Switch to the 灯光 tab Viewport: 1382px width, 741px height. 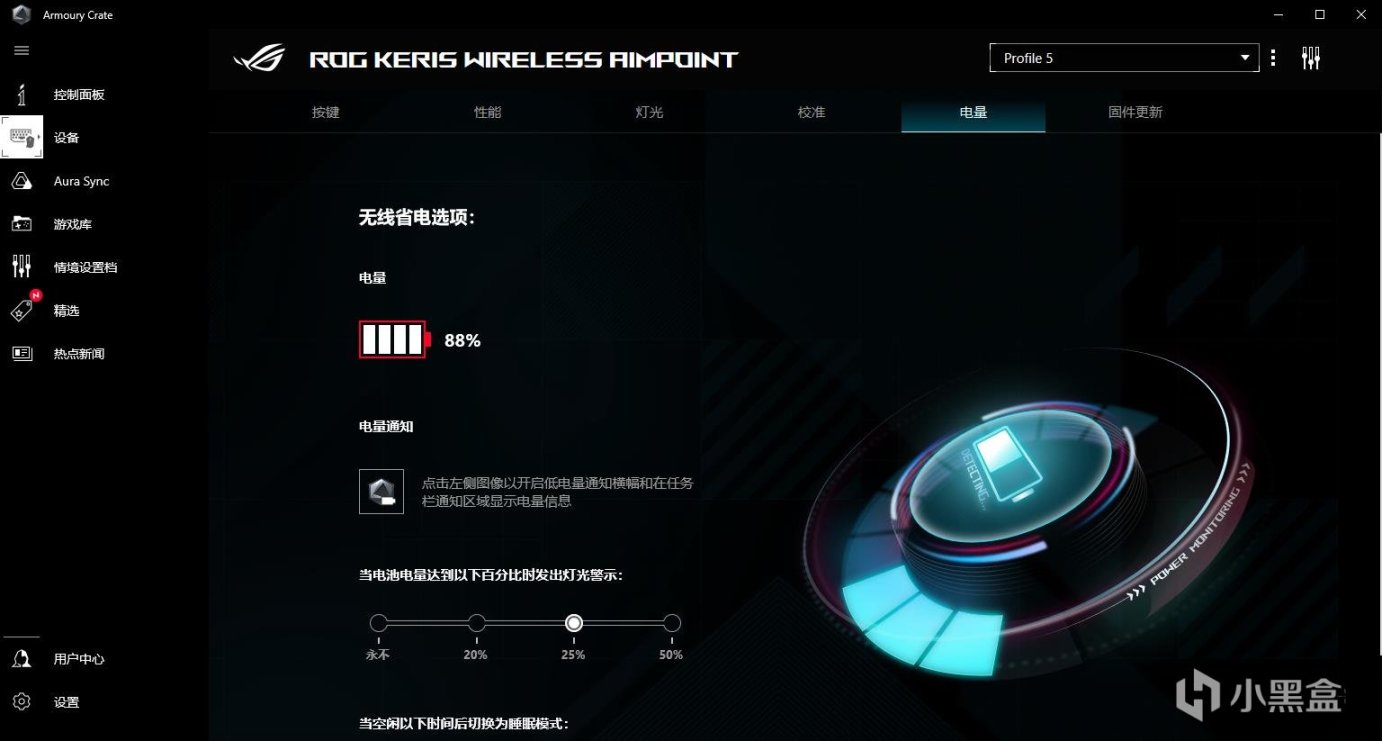649,112
